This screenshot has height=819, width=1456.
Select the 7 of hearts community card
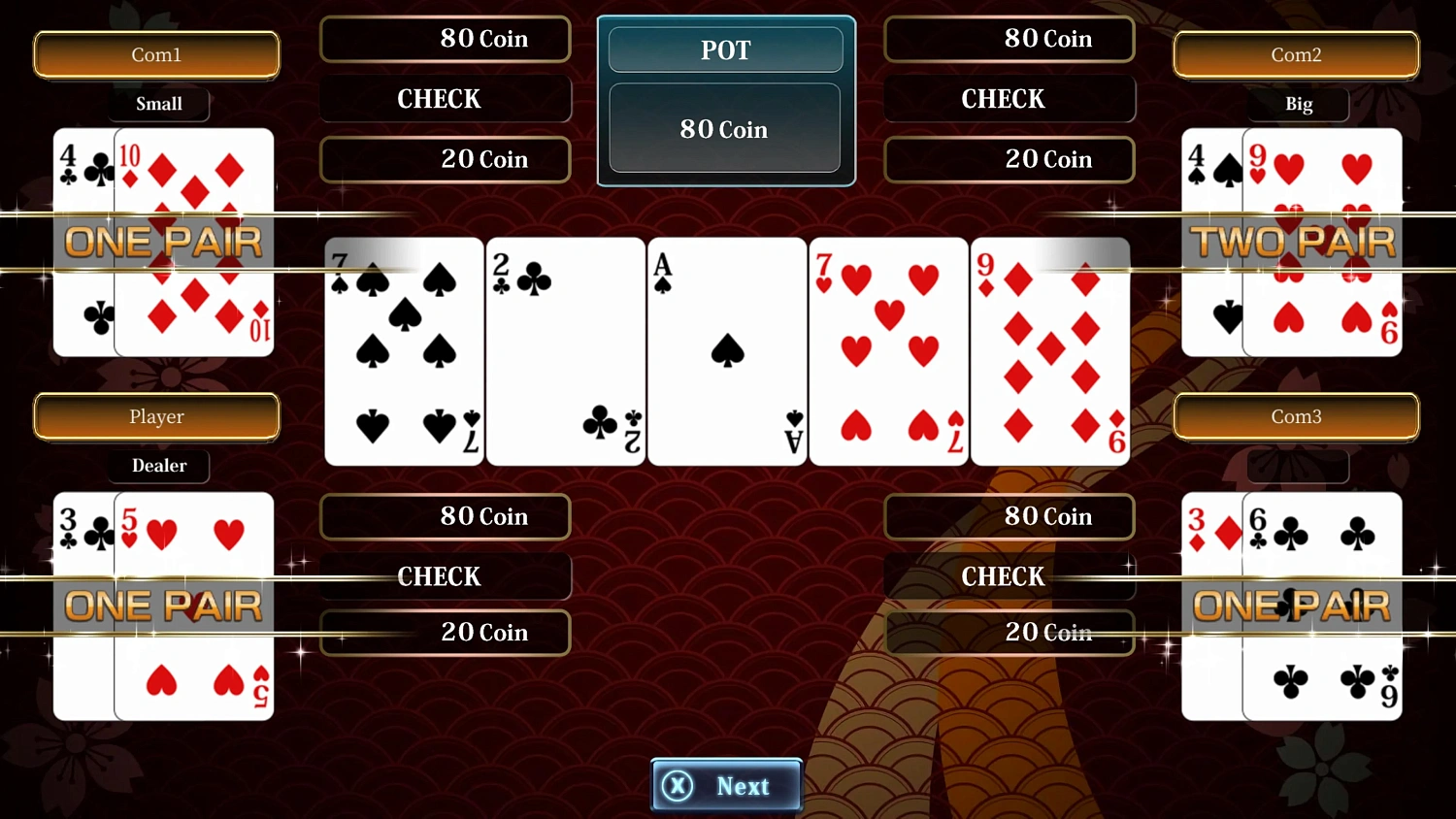point(887,351)
